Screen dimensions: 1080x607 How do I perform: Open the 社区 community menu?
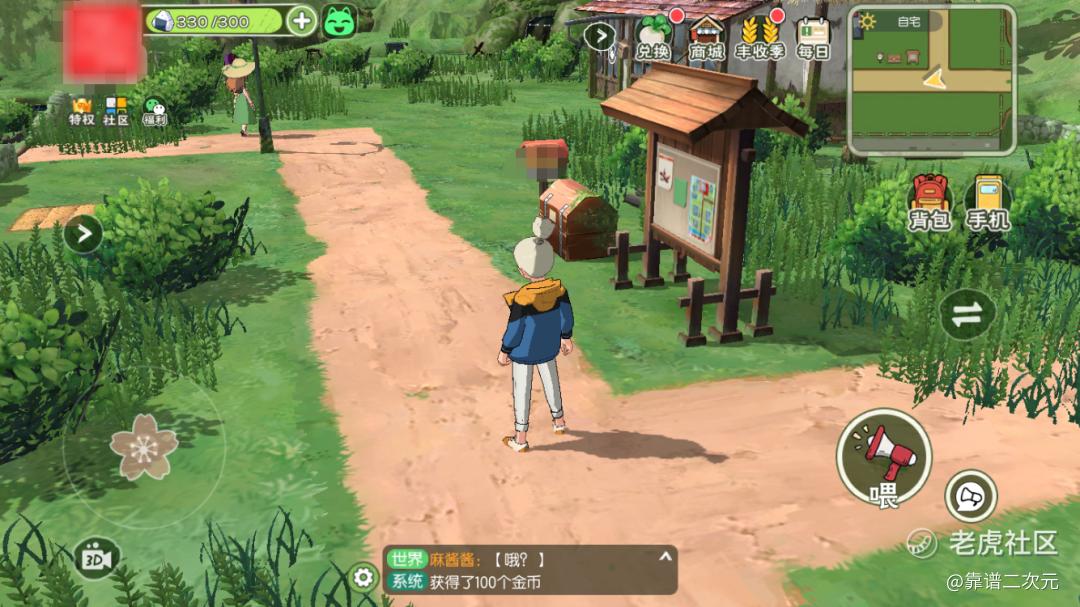[x=116, y=110]
